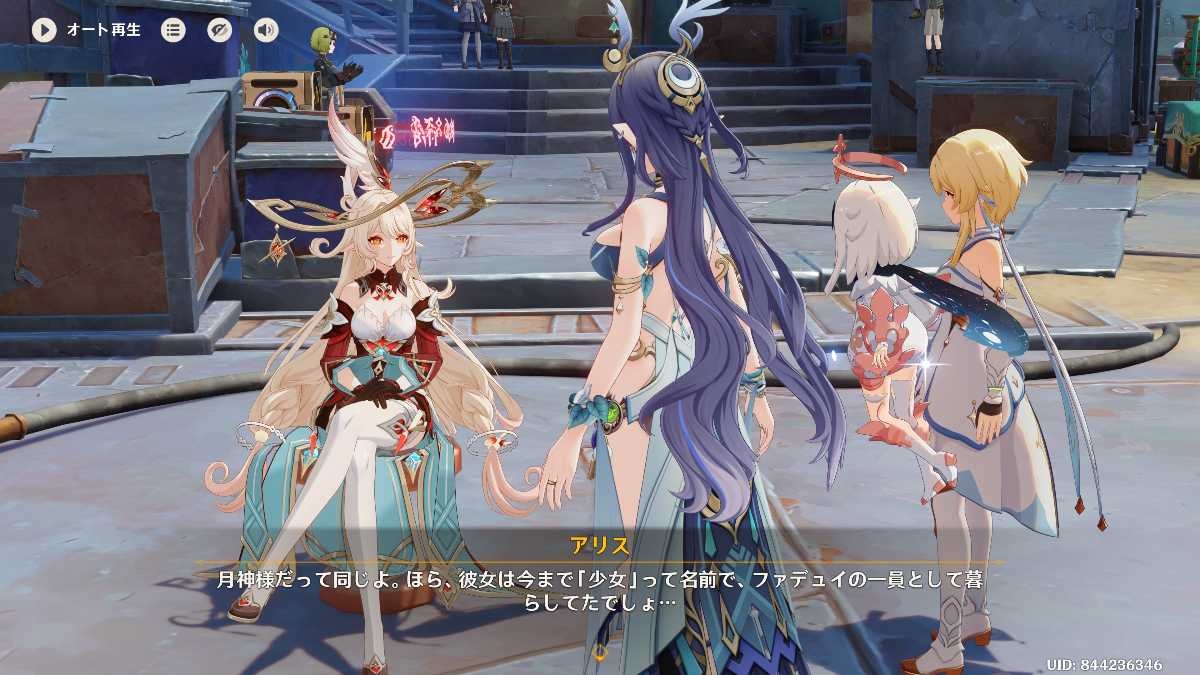Toggle the voice speaker icon
Screen dimensions: 1200x675
(265, 30)
